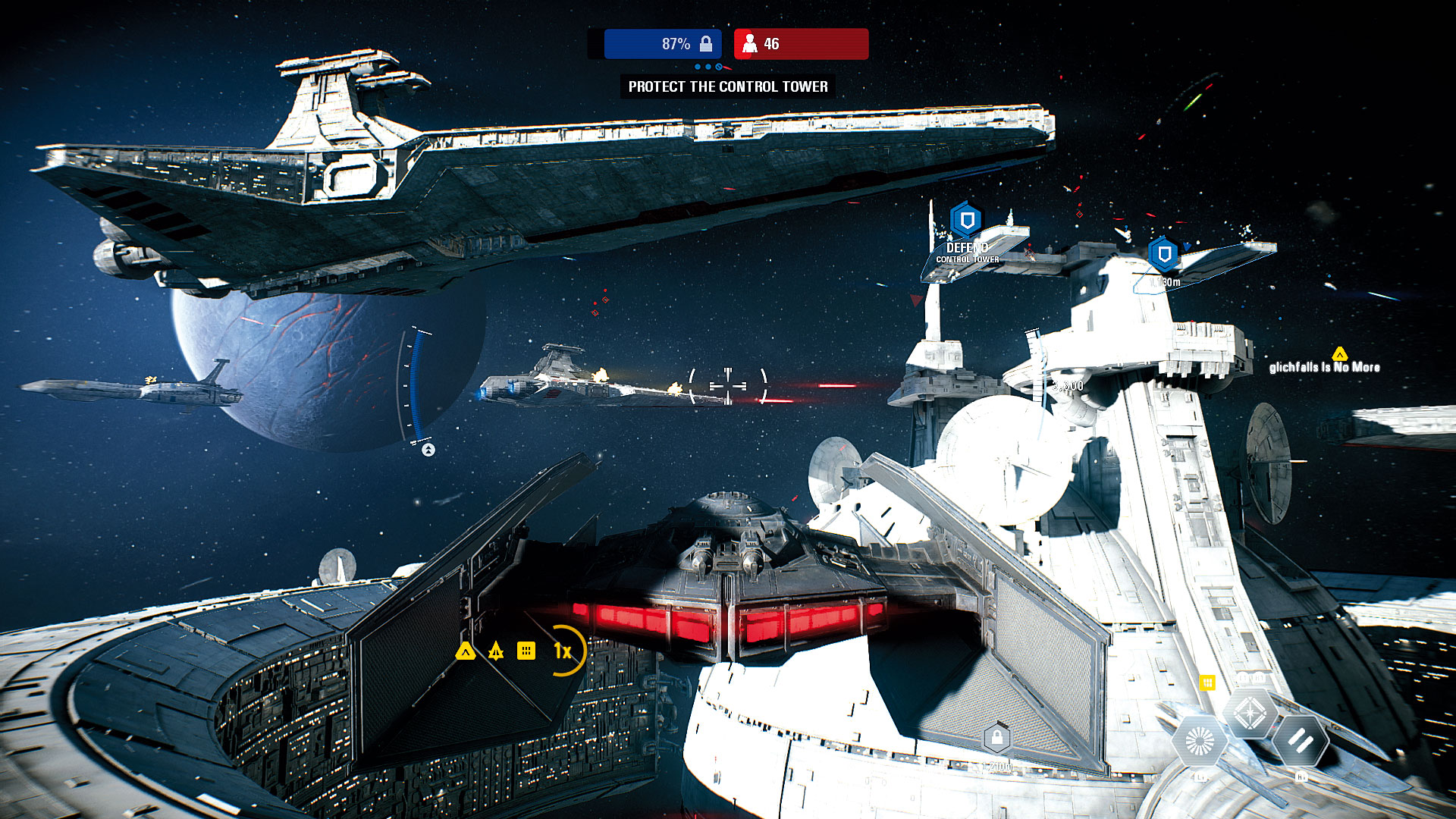This screenshot has height=819, width=1456.
Task: Activate the radial burst left ability hexagon
Action: pyautogui.click(x=1200, y=741)
